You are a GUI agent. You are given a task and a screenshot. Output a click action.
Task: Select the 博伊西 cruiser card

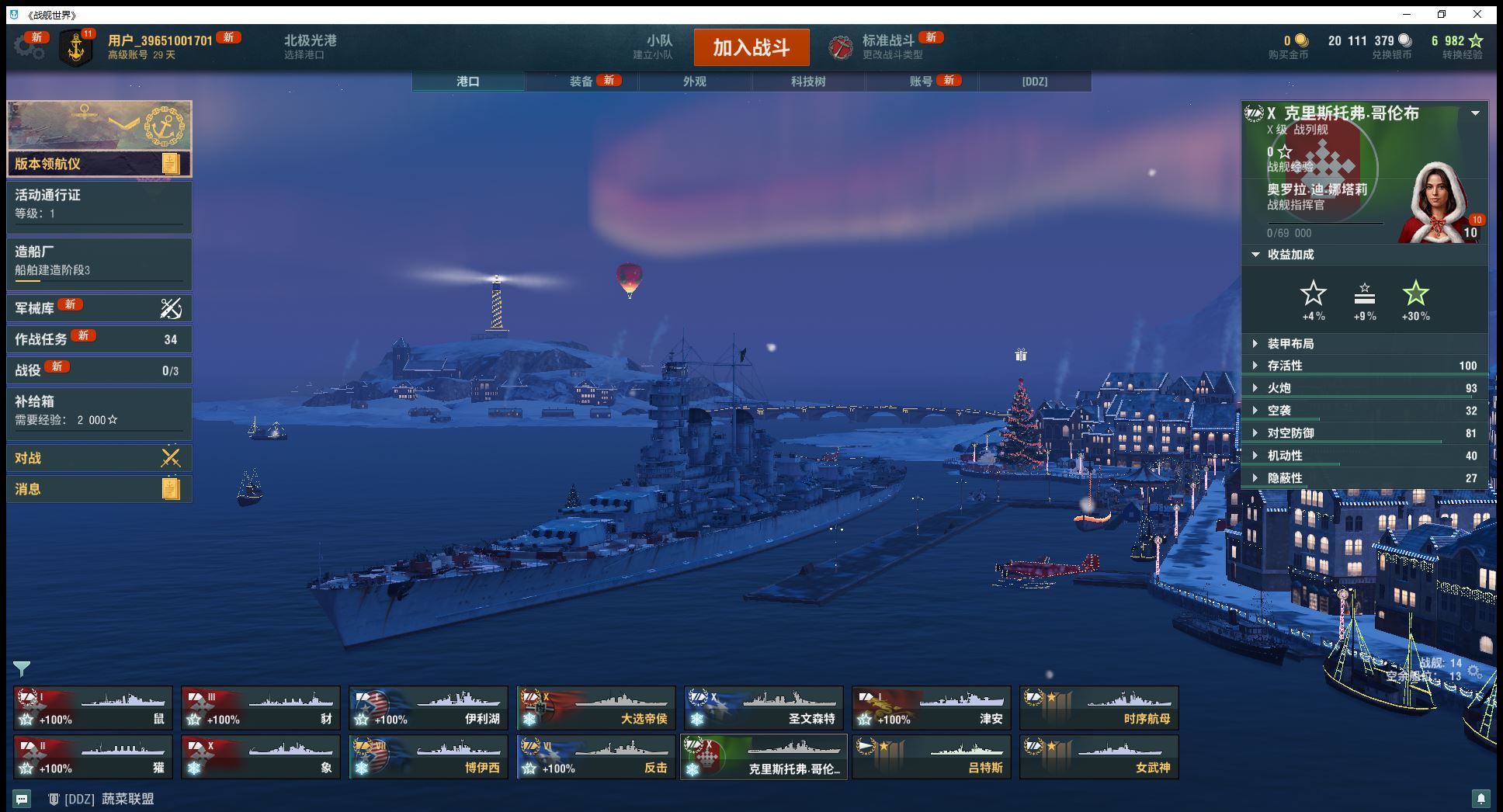[x=429, y=757]
